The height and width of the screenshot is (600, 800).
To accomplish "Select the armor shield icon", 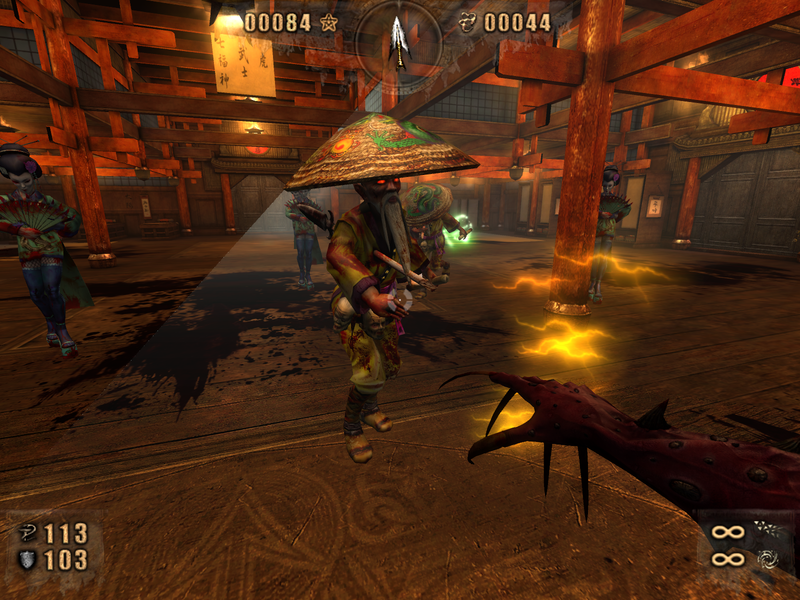I will pyautogui.click(x=27, y=560).
